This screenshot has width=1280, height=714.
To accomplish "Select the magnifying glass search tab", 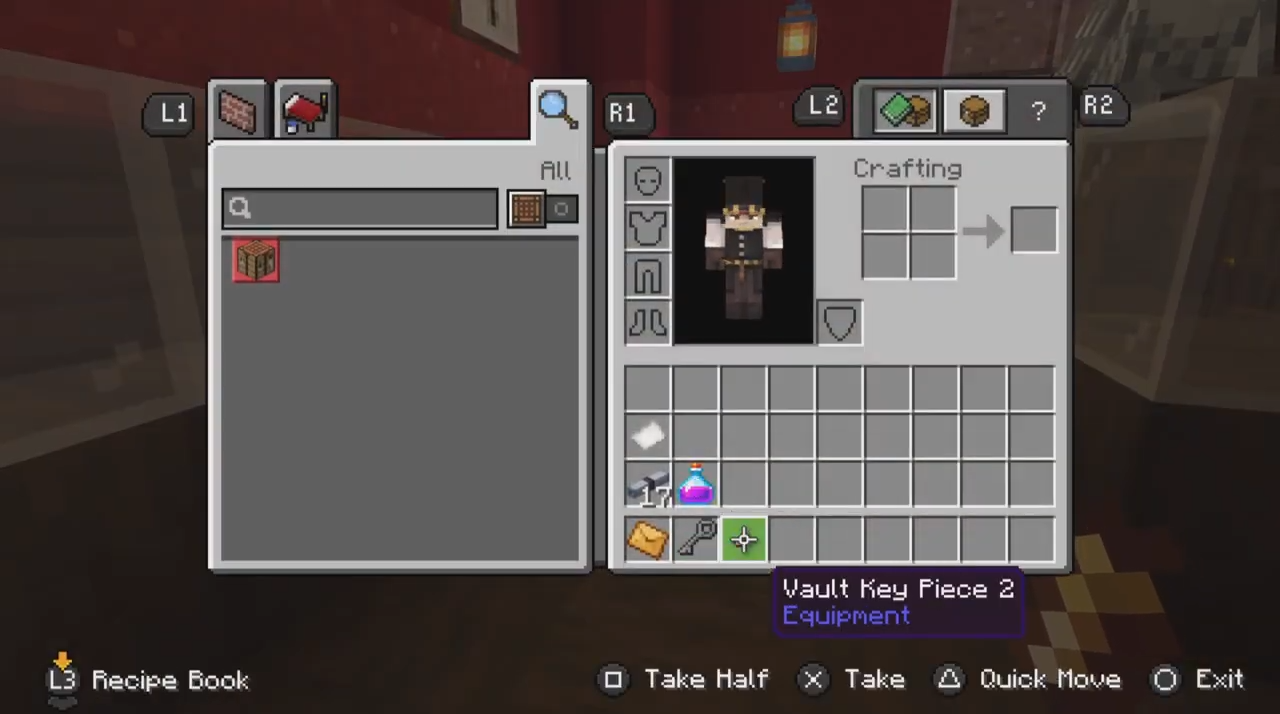I will tap(558, 110).
